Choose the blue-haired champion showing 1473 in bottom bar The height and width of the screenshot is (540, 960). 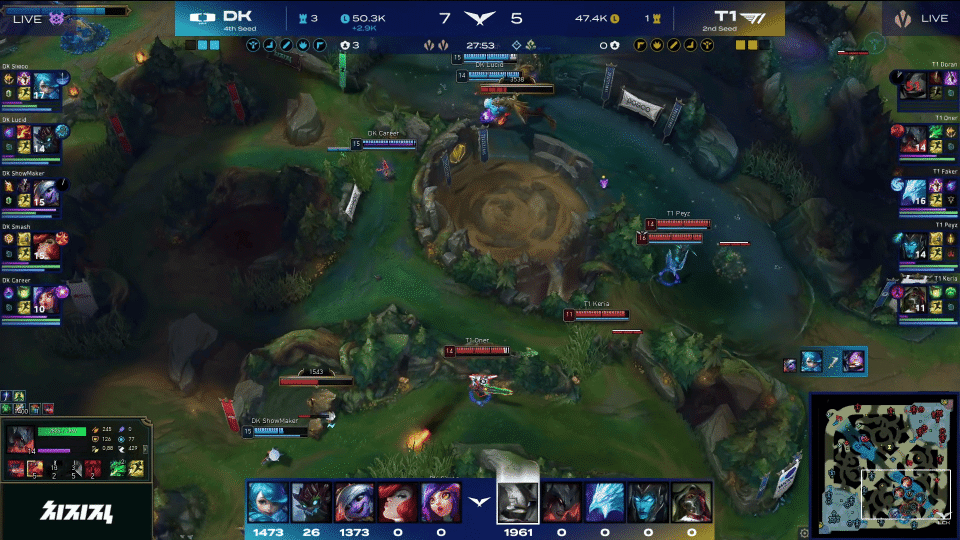point(266,502)
